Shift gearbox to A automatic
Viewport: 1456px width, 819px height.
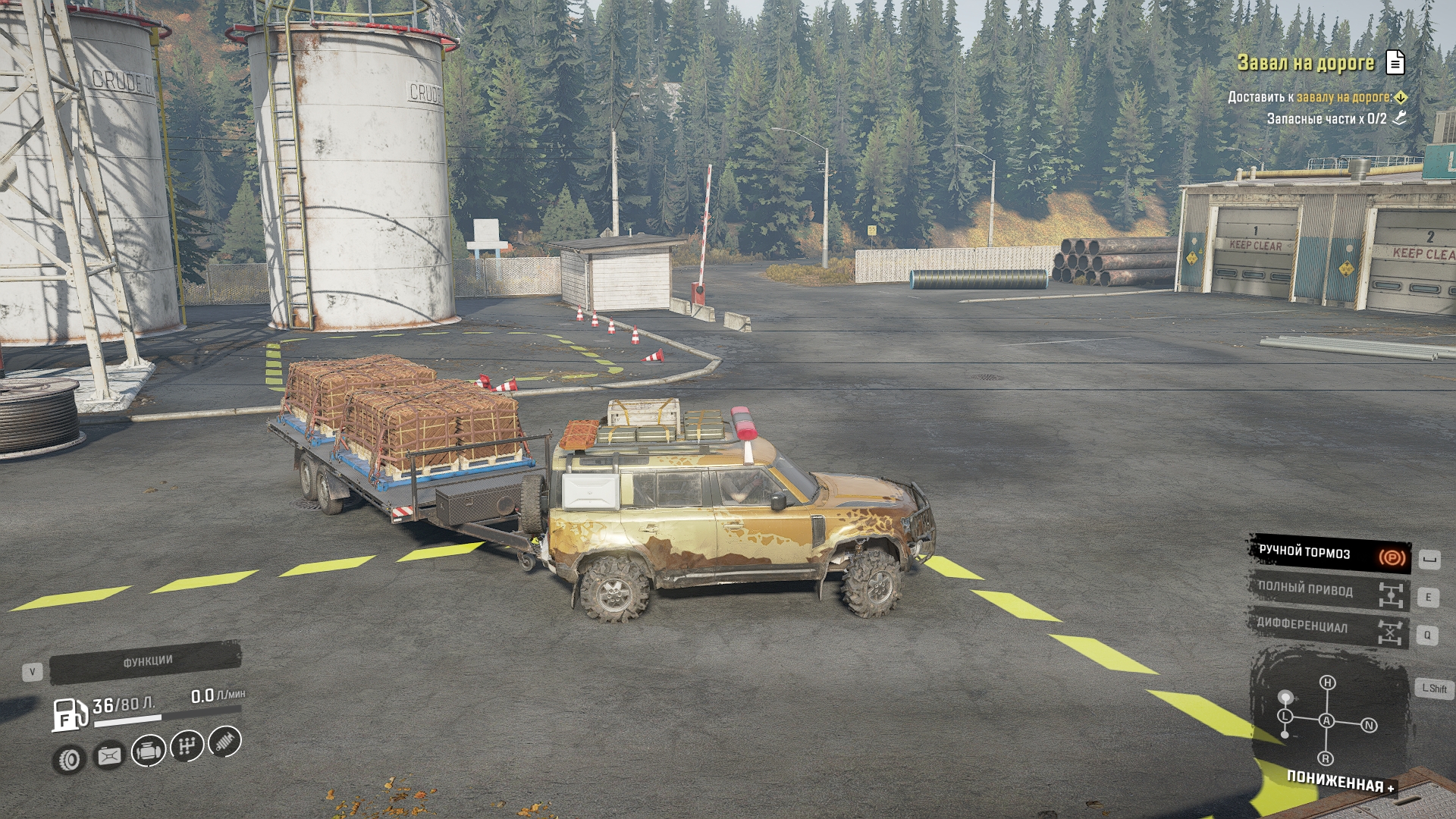click(x=1326, y=720)
